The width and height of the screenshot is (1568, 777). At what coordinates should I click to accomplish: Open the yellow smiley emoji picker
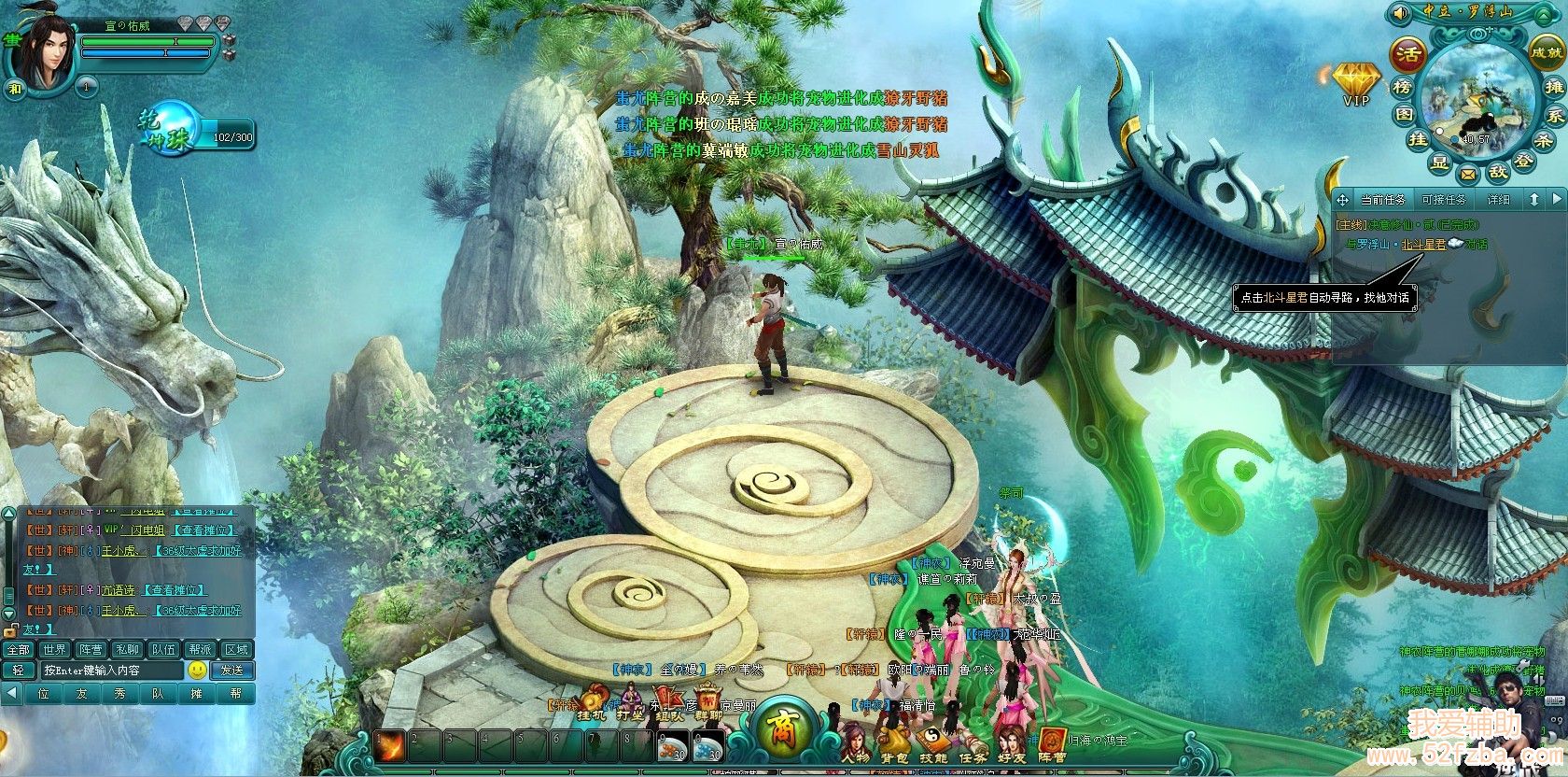tap(197, 671)
